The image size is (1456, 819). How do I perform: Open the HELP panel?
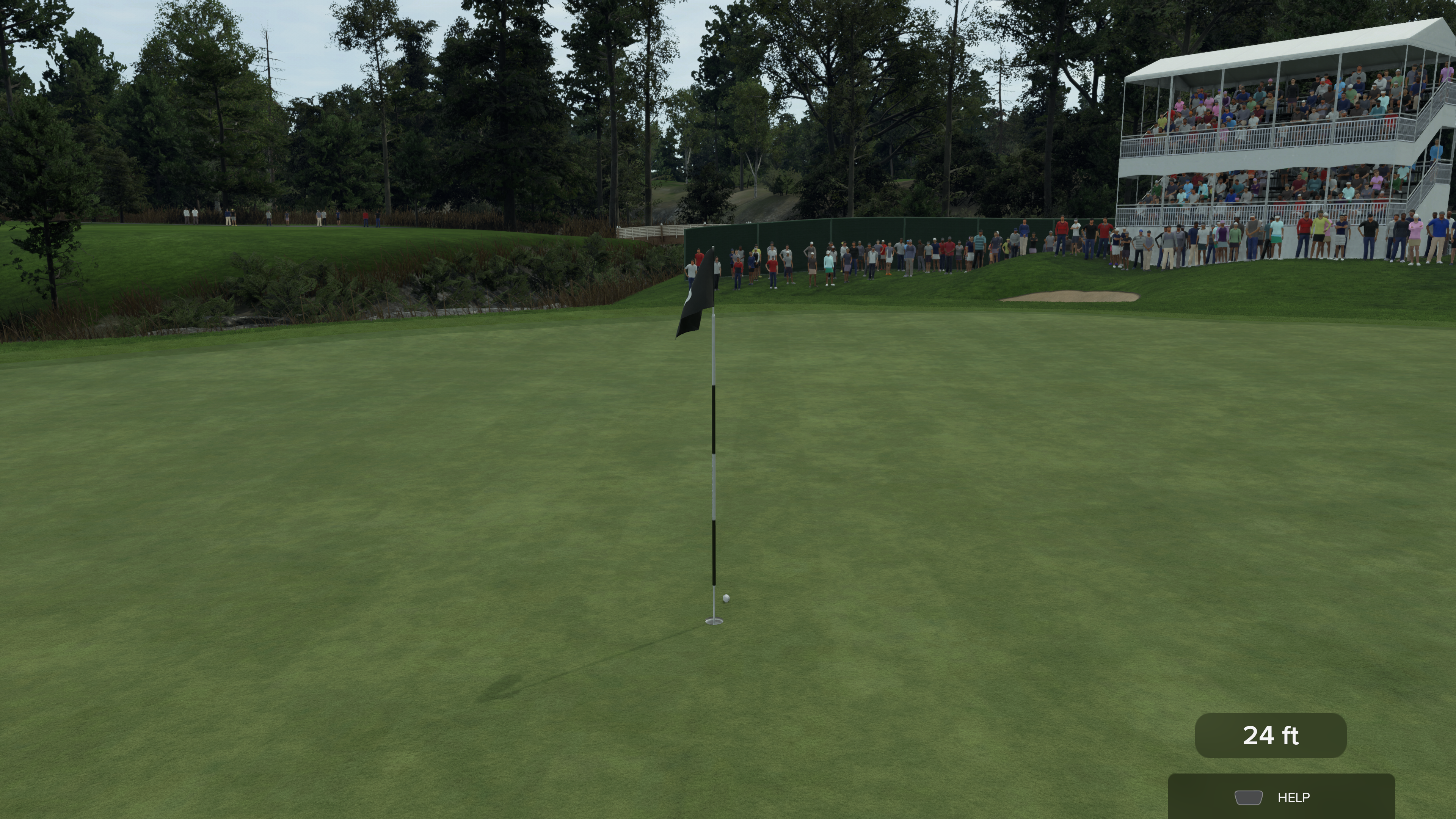click(1281, 797)
